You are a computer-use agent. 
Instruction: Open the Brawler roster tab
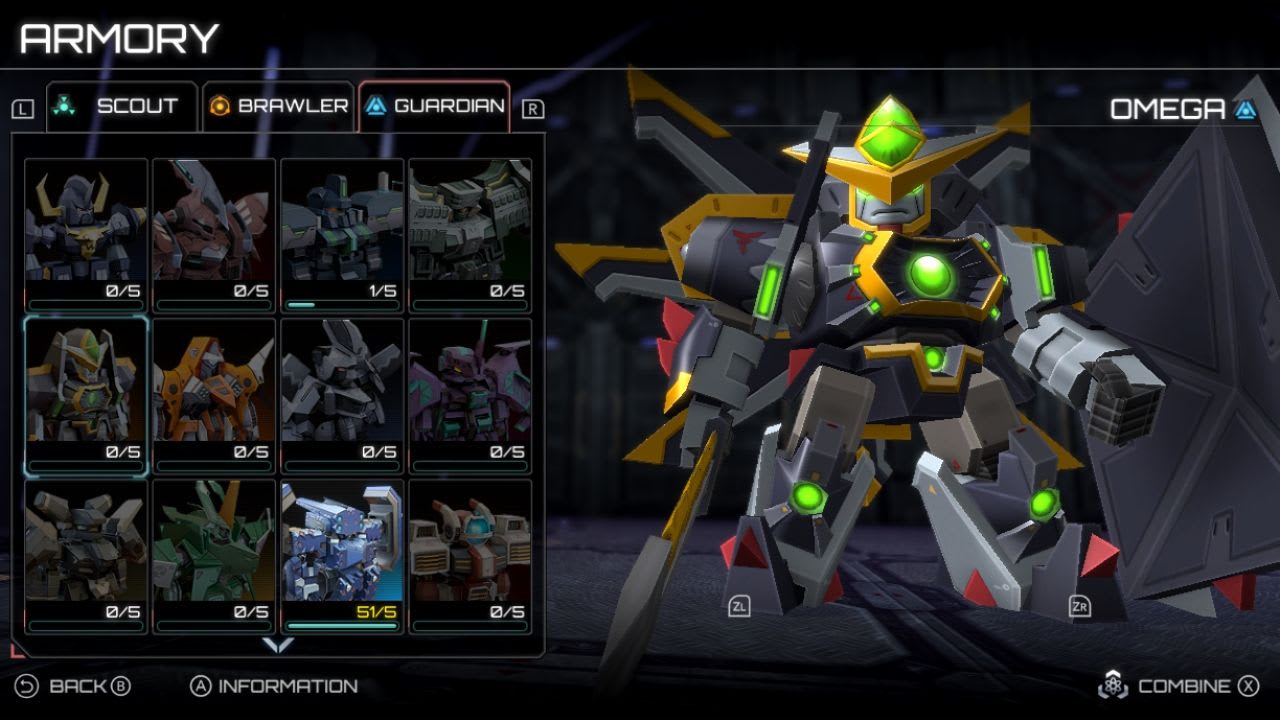pos(264,103)
